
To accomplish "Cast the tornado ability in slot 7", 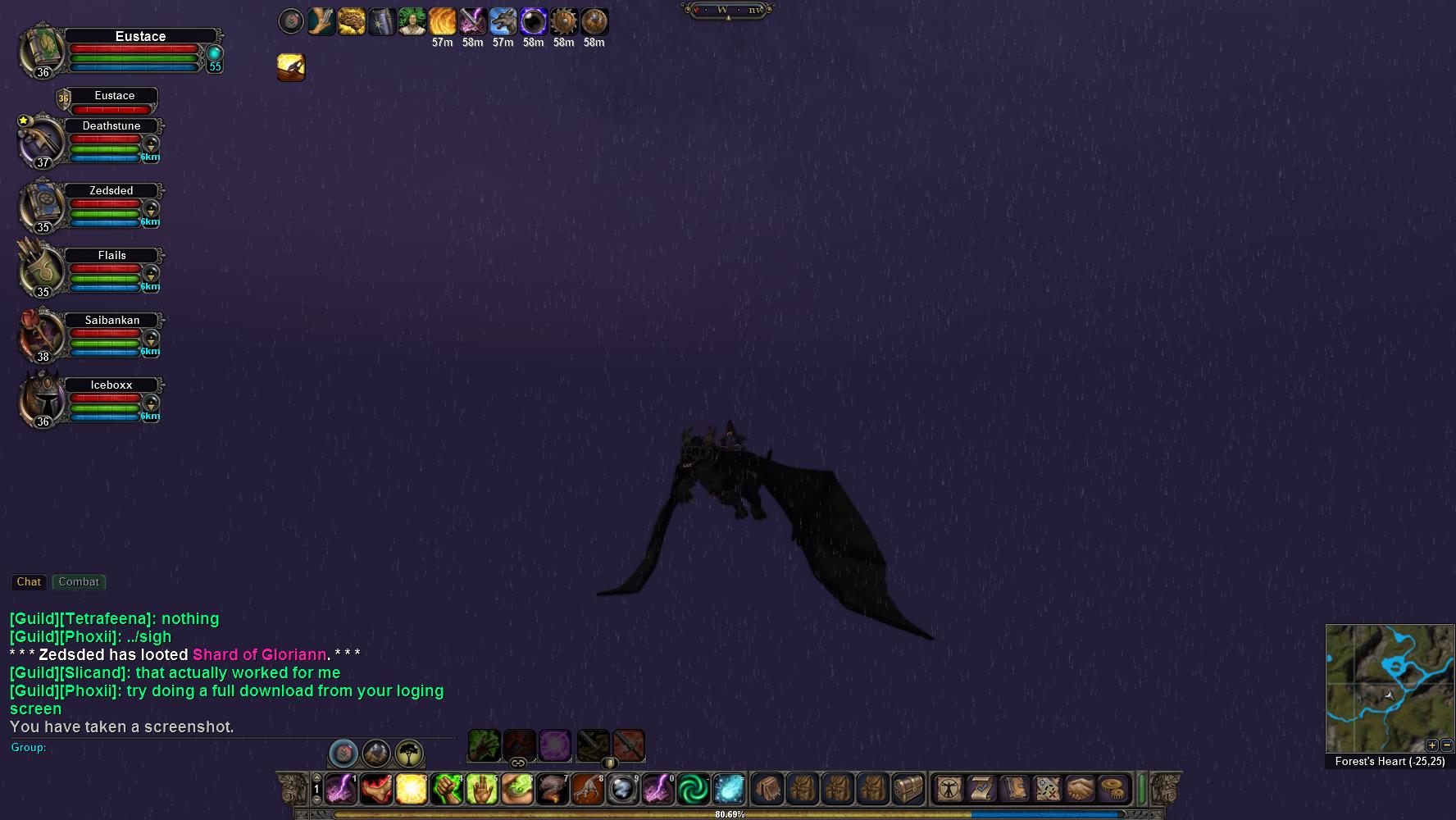I will (553, 789).
